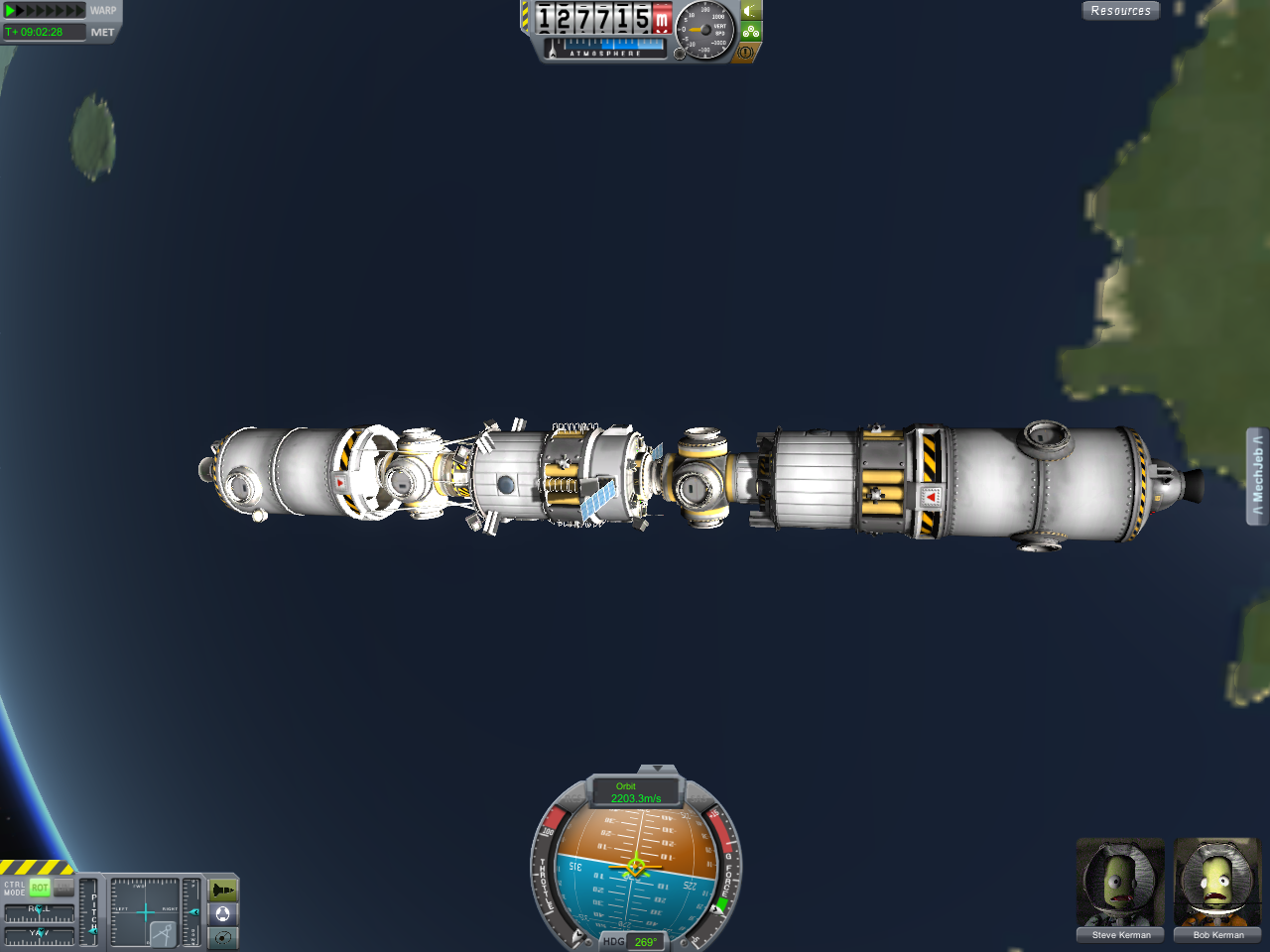Open the Resources panel
This screenshot has width=1270, height=952.
pos(1120,11)
